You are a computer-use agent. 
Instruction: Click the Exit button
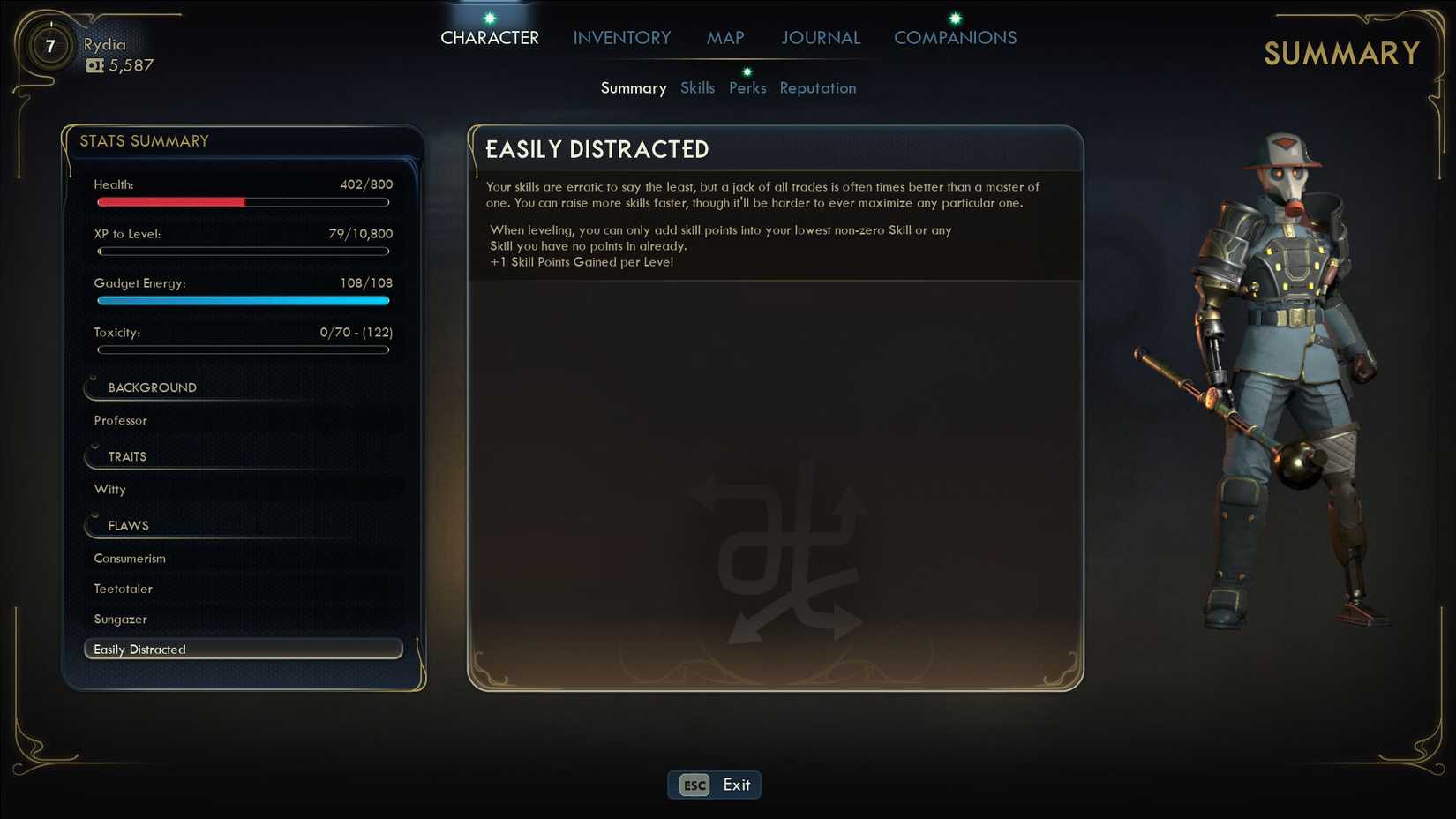coord(734,785)
